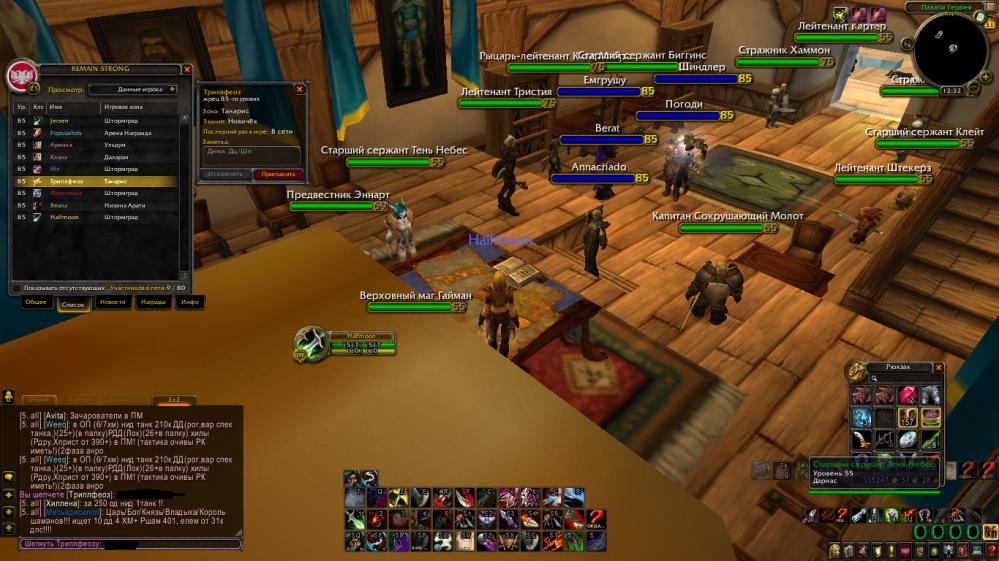Show the 'Инфо' guild tab
The width and height of the screenshot is (999, 561).
click(189, 301)
